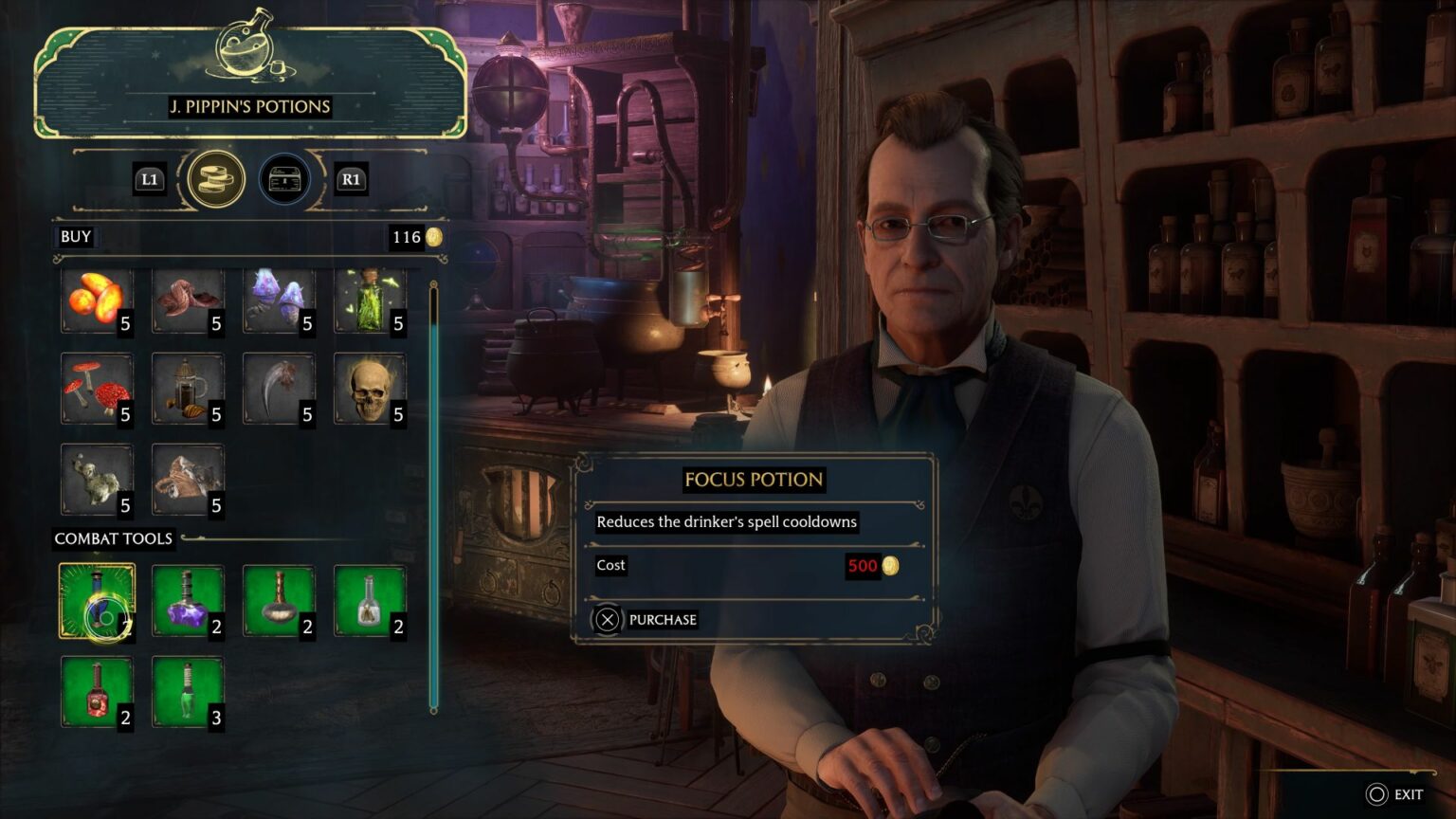Select the purple crystal potion under Combat Tools
This screenshot has width=1456, height=819.
click(188, 600)
